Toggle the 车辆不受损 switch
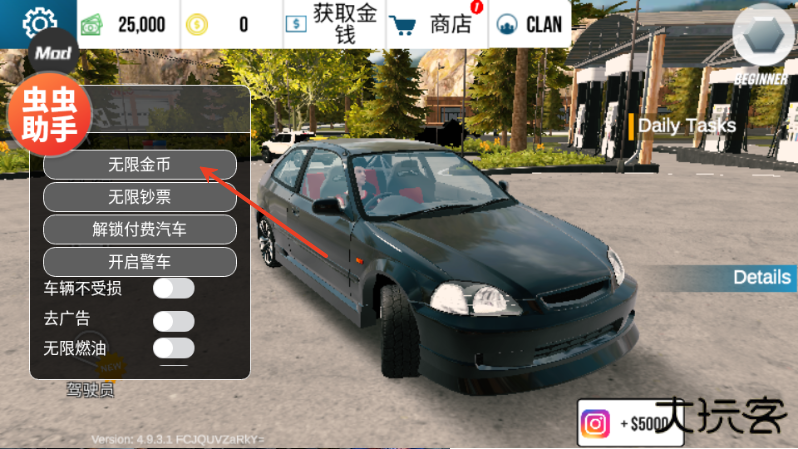The height and width of the screenshot is (449, 798). (x=173, y=289)
